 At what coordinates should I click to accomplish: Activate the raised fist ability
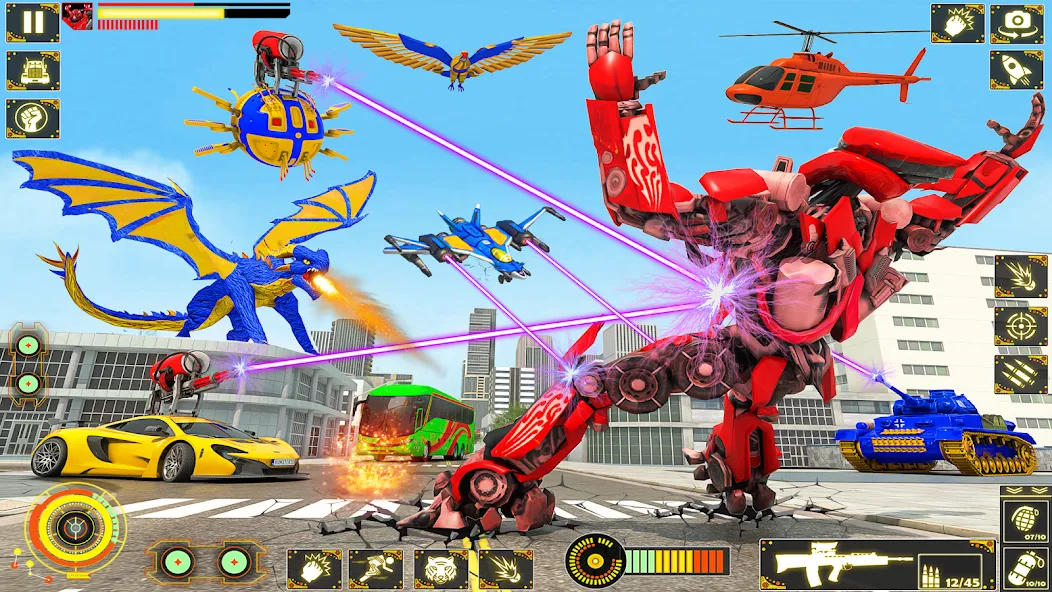33,118
